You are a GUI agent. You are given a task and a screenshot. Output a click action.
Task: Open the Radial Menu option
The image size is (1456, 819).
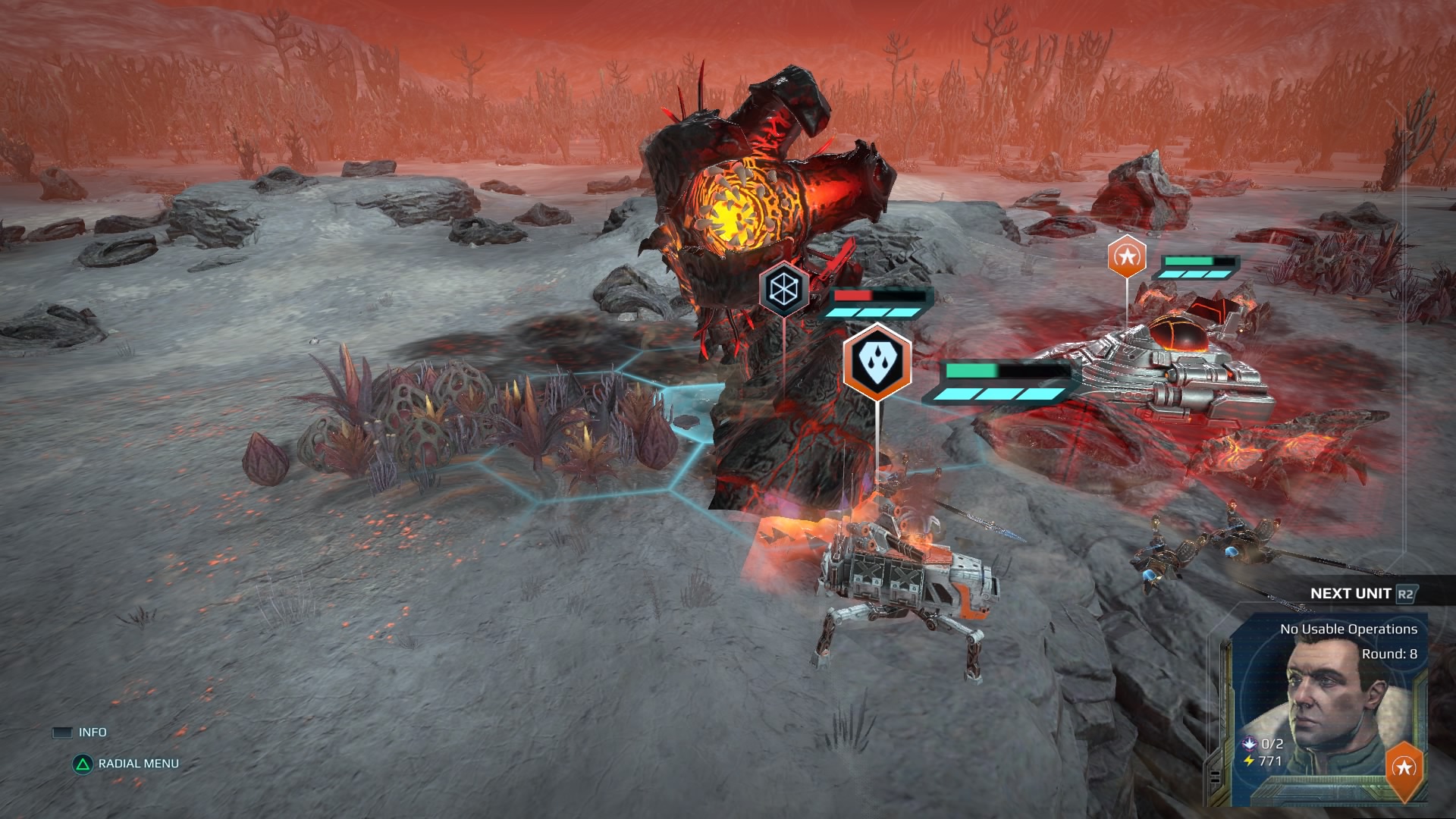point(138,764)
